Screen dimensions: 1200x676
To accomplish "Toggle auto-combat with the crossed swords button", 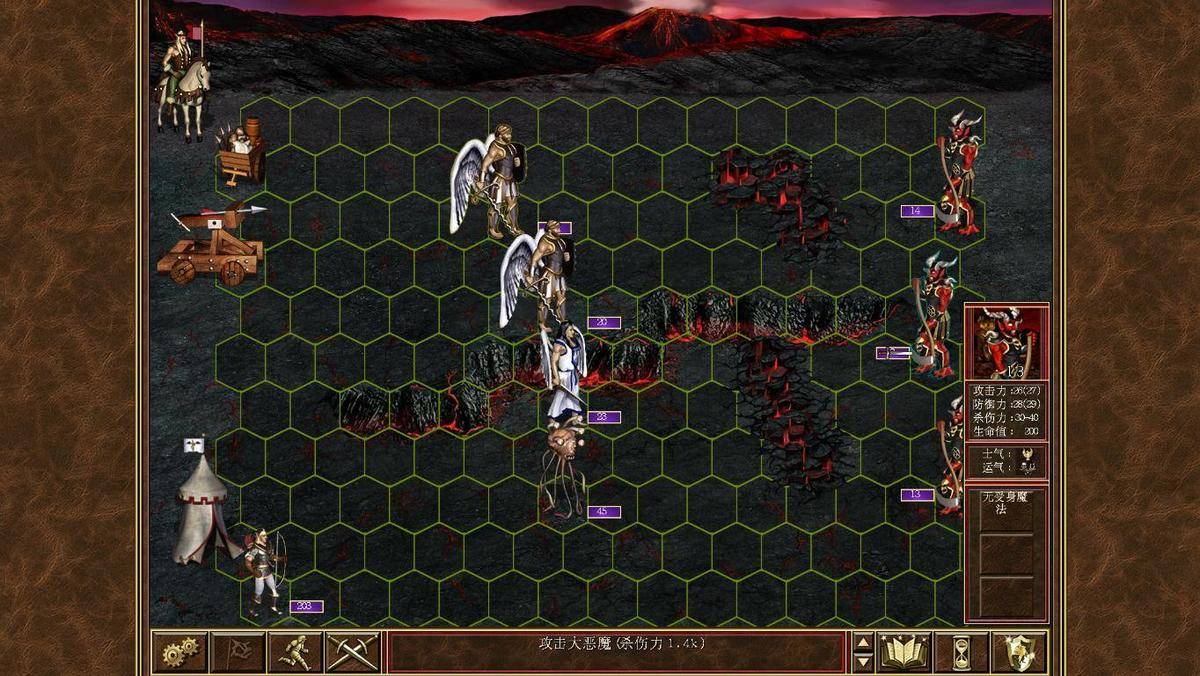I will [352, 652].
